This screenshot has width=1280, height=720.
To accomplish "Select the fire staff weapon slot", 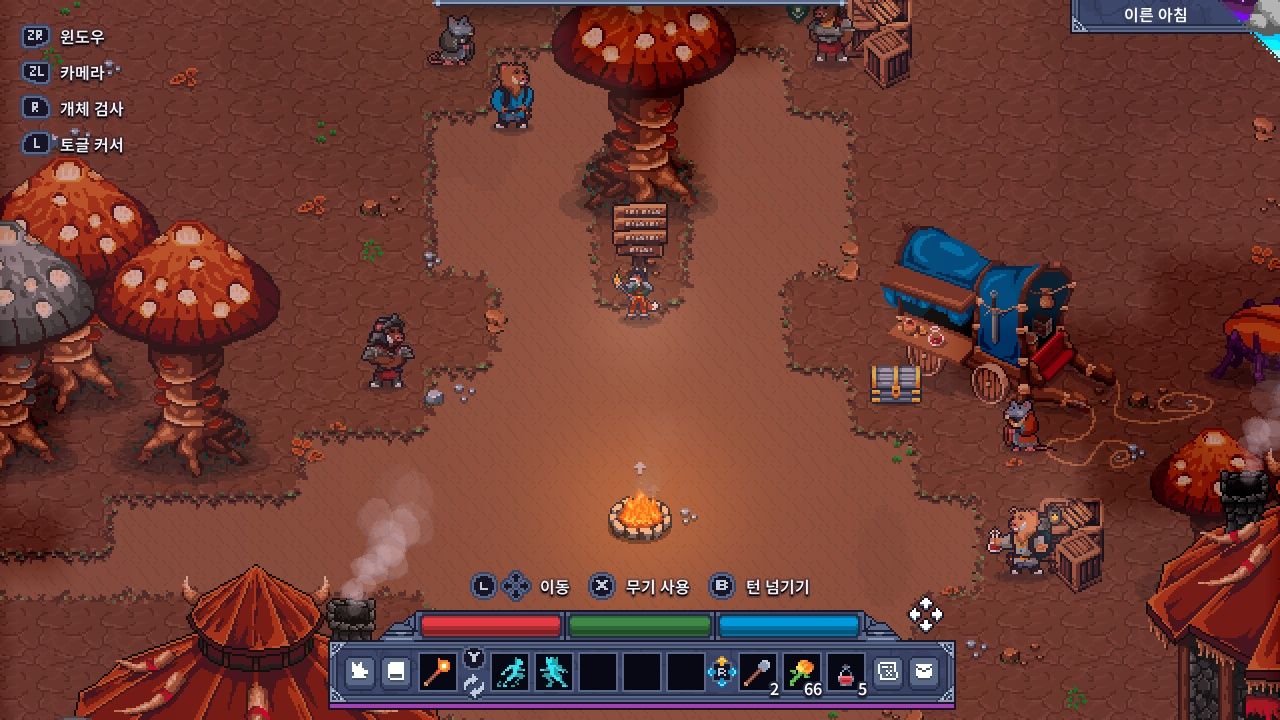I will click(x=437, y=672).
